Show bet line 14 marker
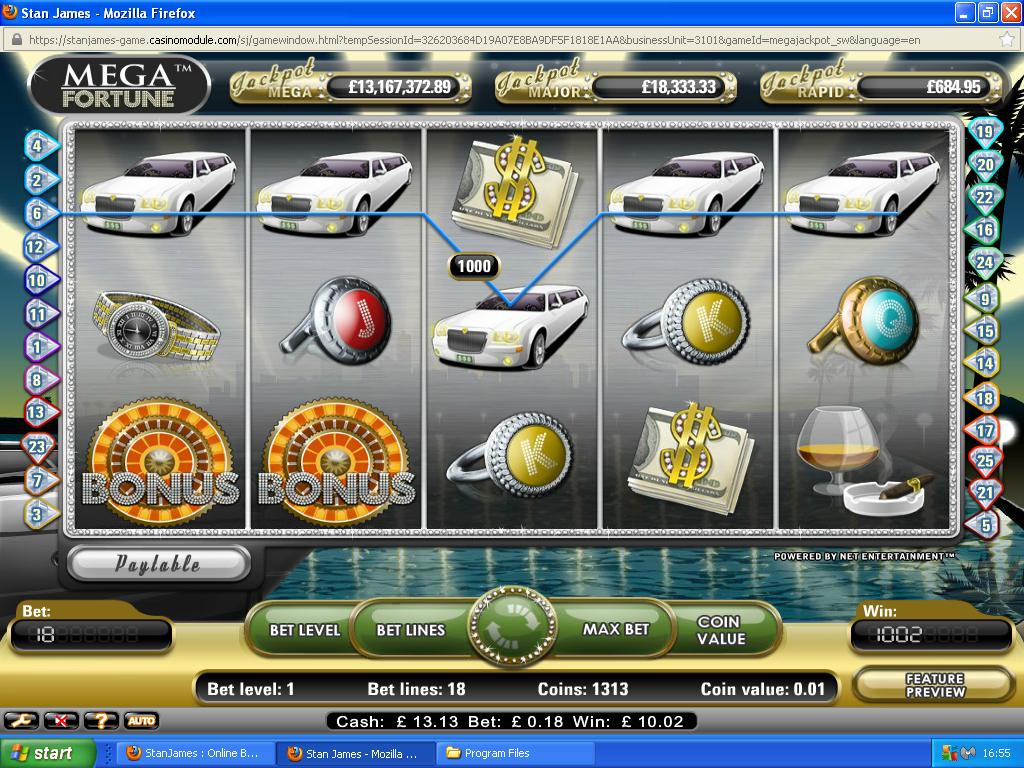 click(985, 365)
